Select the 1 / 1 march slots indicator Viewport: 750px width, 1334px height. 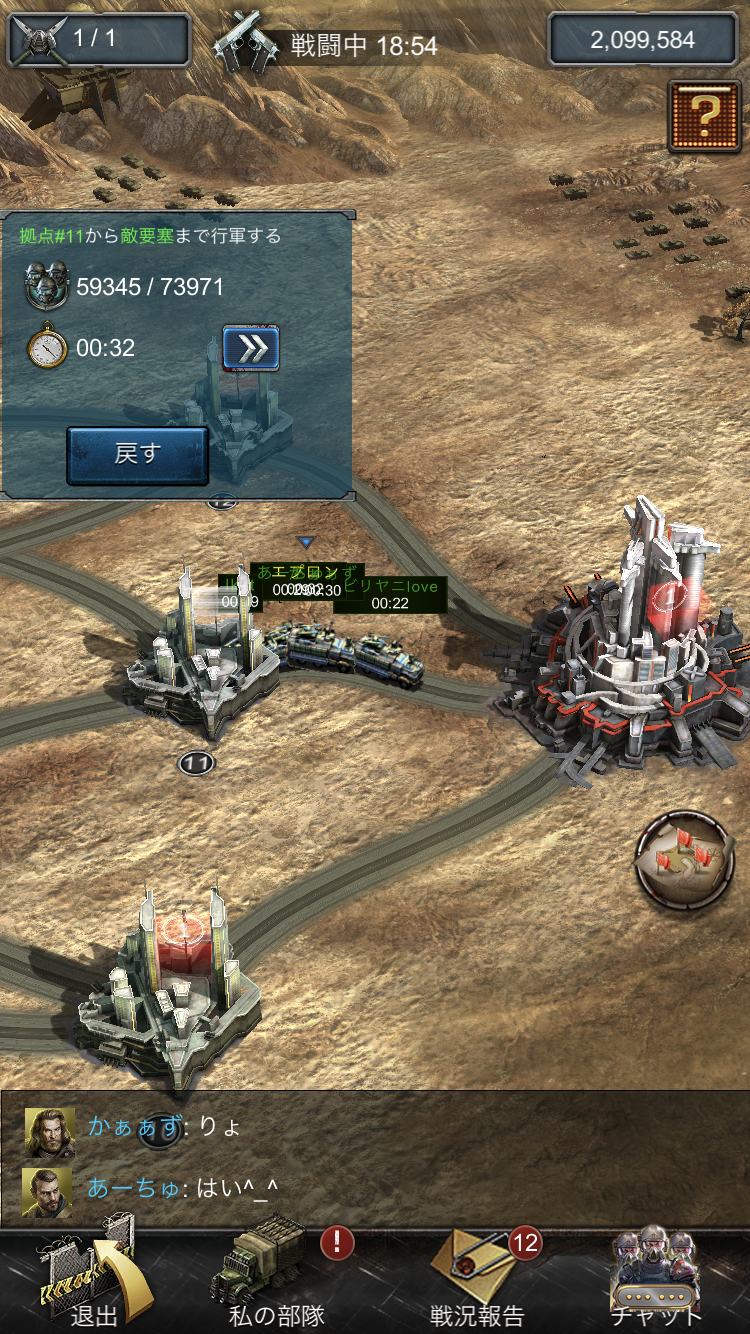[x=98, y=40]
